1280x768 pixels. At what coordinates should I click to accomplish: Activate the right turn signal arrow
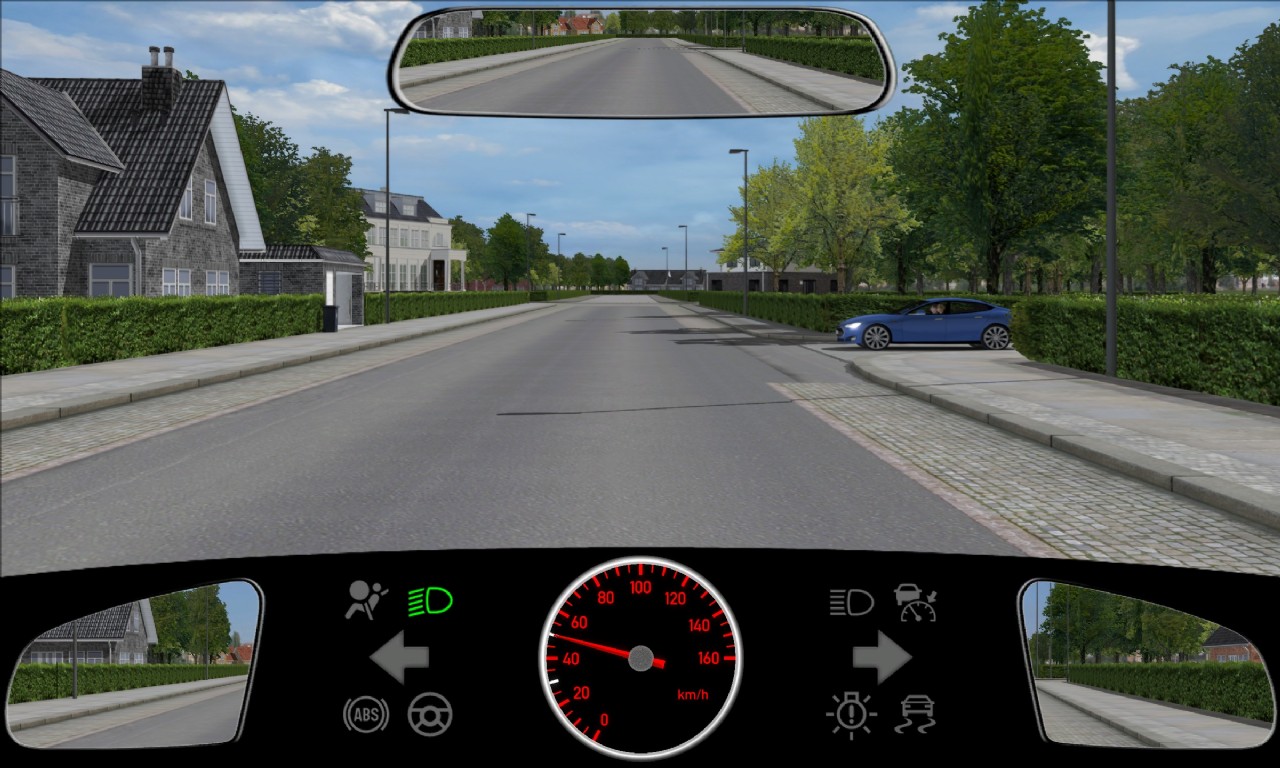(x=881, y=657)
